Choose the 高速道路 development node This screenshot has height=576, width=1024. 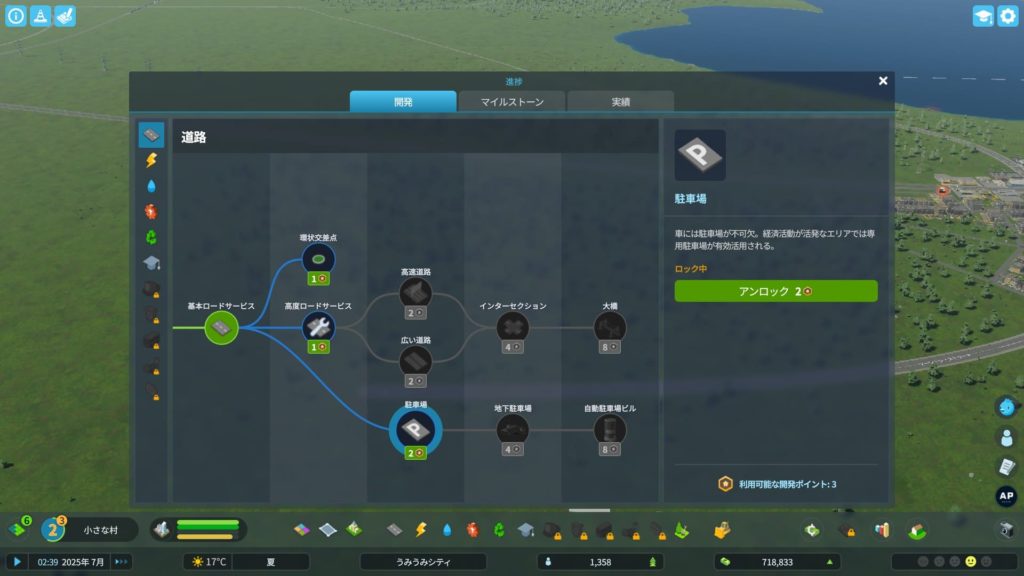point(415,293)
